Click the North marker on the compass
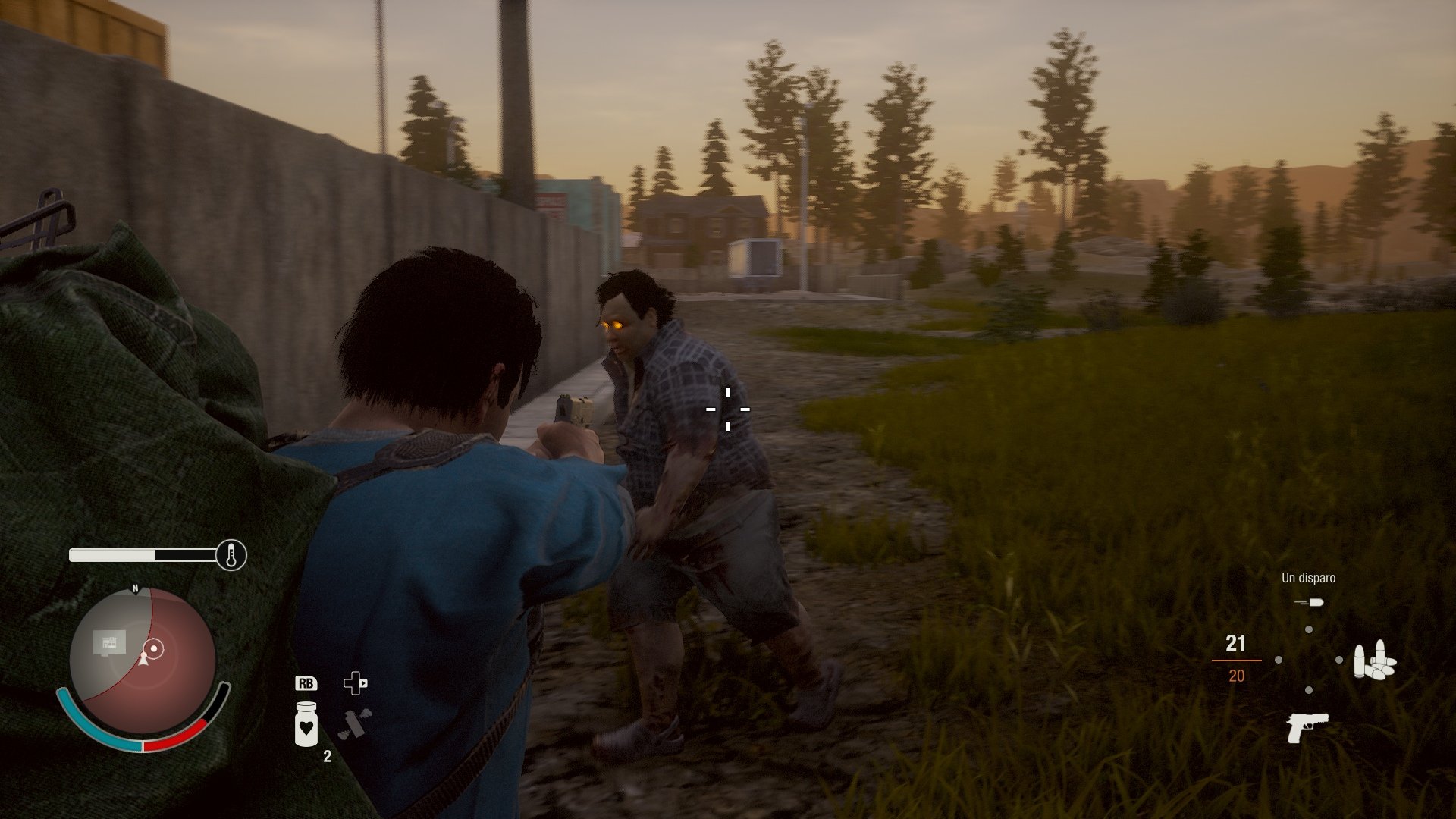The image size is (1456, 819). [135, 588]
